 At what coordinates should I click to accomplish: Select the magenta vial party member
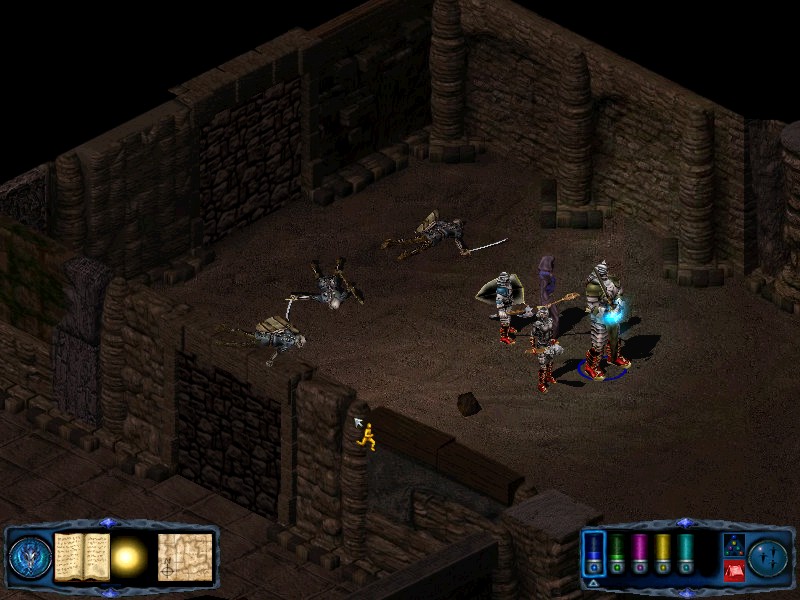[x=640, y=553]
